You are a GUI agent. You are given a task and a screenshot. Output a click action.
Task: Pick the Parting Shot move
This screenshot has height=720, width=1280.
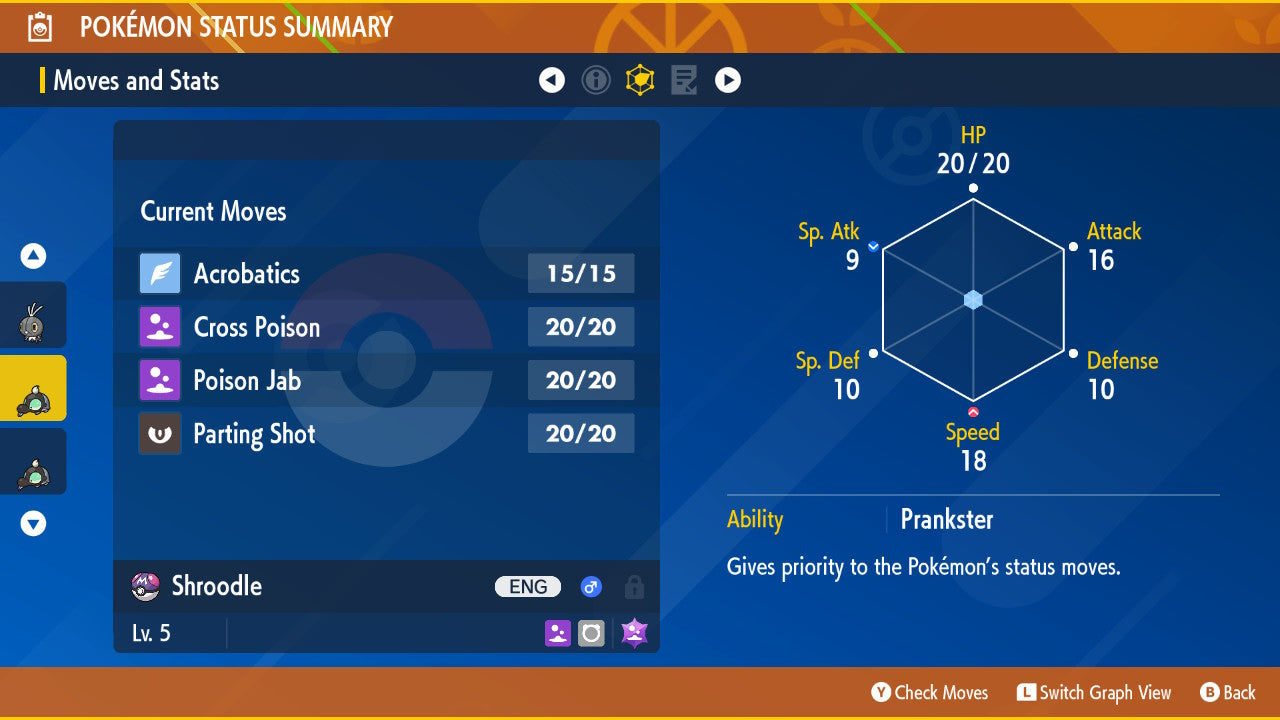pyautogui.click(x=386, y=434)
